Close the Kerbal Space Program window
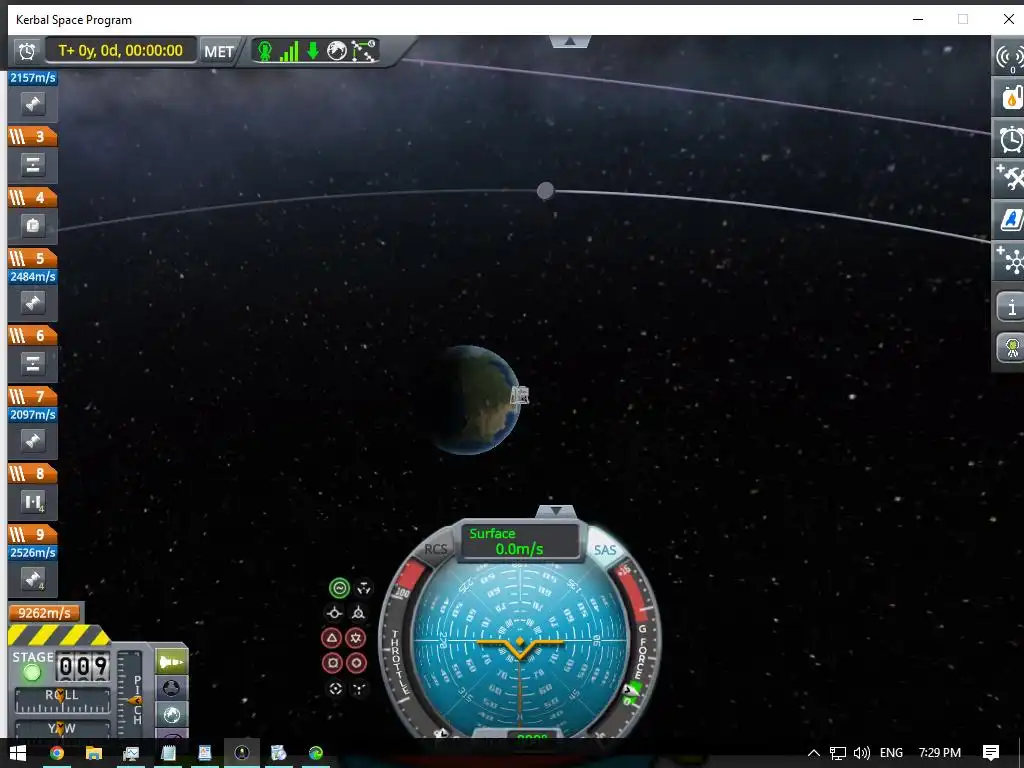This screenshot has height=768, width=1024. point(1009,19)
